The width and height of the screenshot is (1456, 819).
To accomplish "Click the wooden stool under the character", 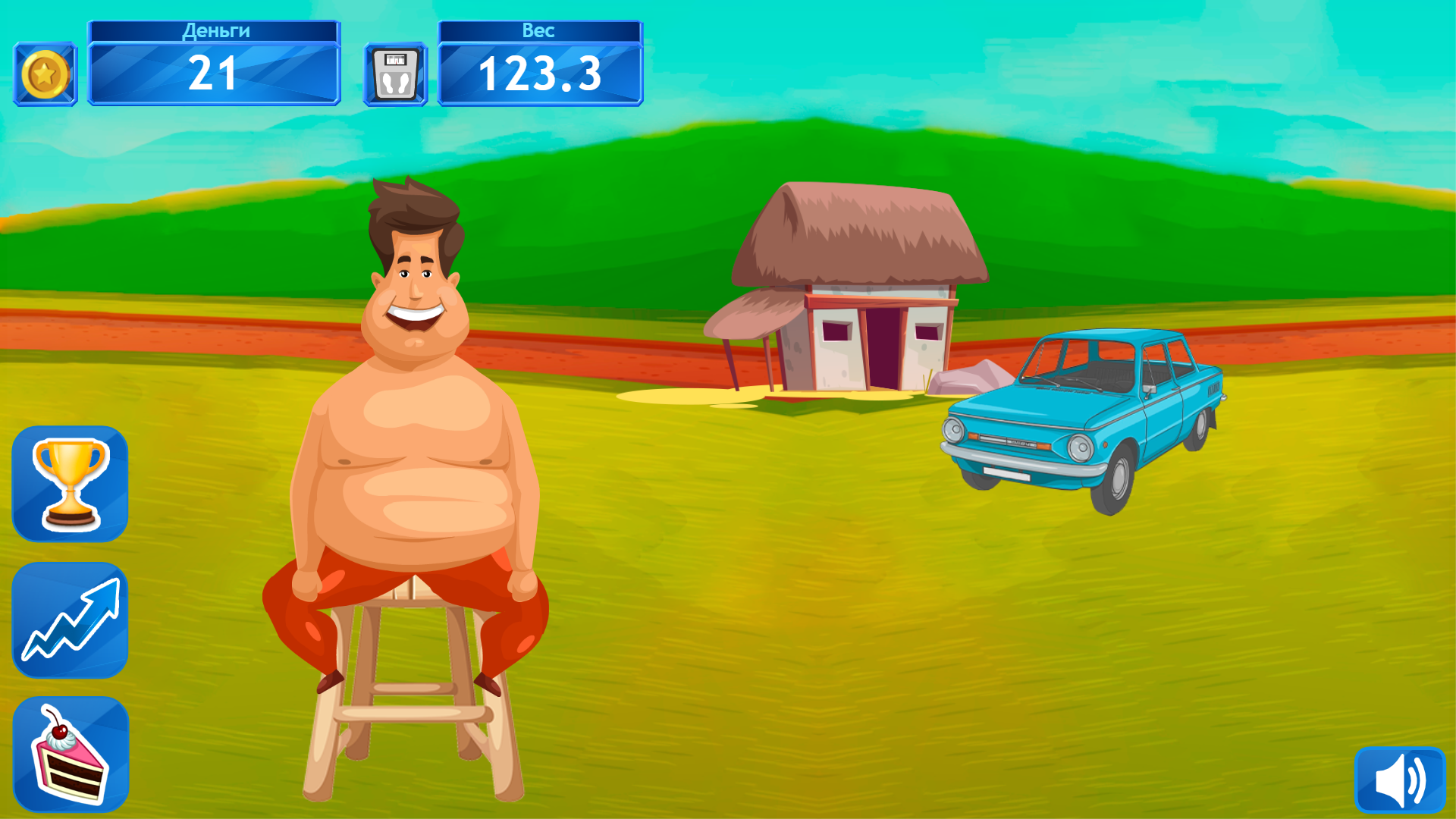I will point(402,705).
